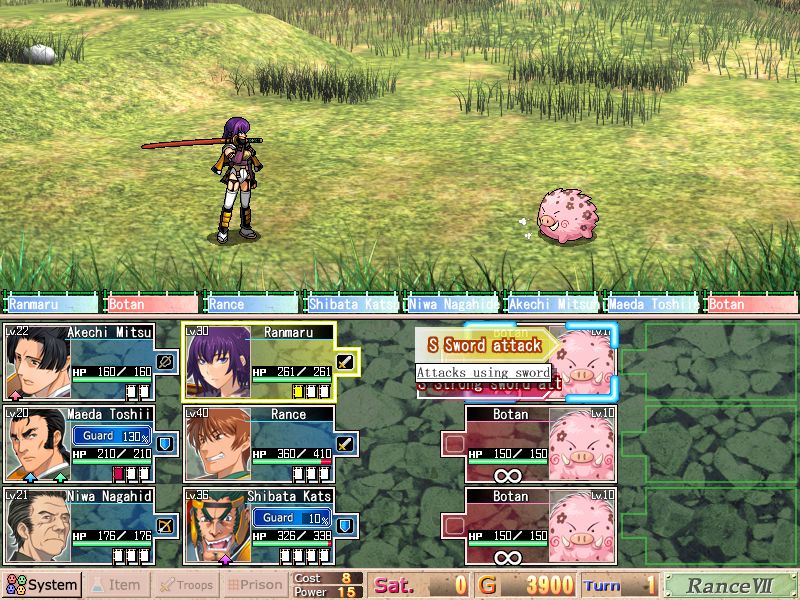Click Niwa Nagahid's bow action icon
Image resolution: width=800 pixels, height=600 pixels.
(x=164, y=525)
